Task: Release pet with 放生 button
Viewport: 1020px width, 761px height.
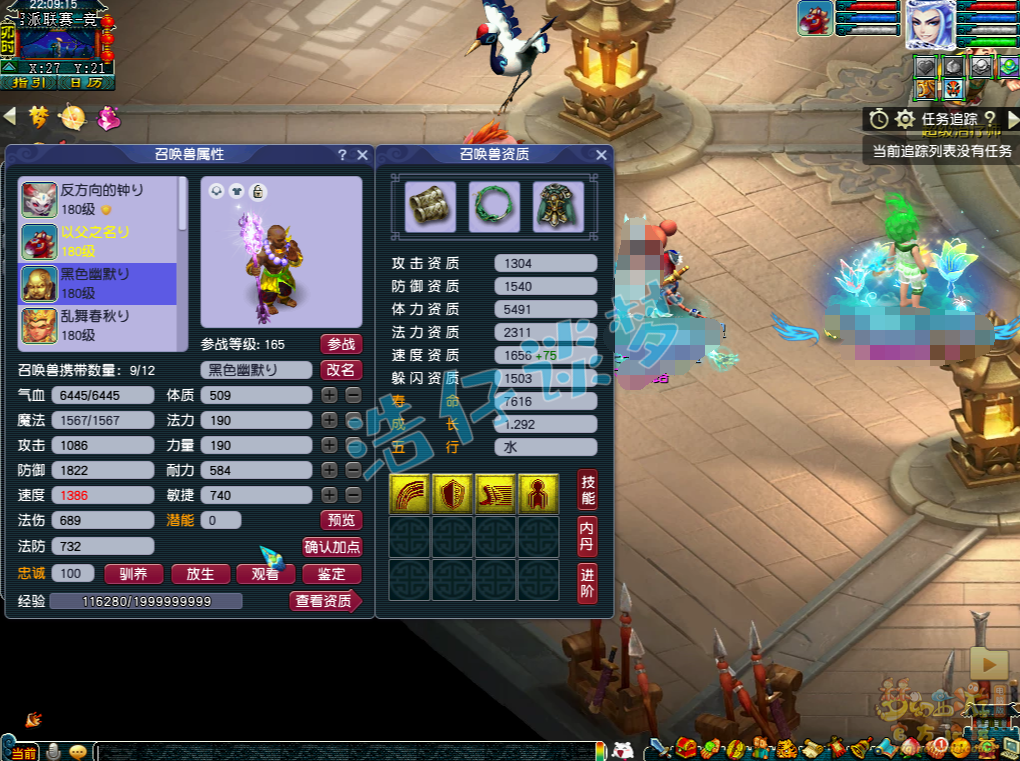Action: point(200,574)
